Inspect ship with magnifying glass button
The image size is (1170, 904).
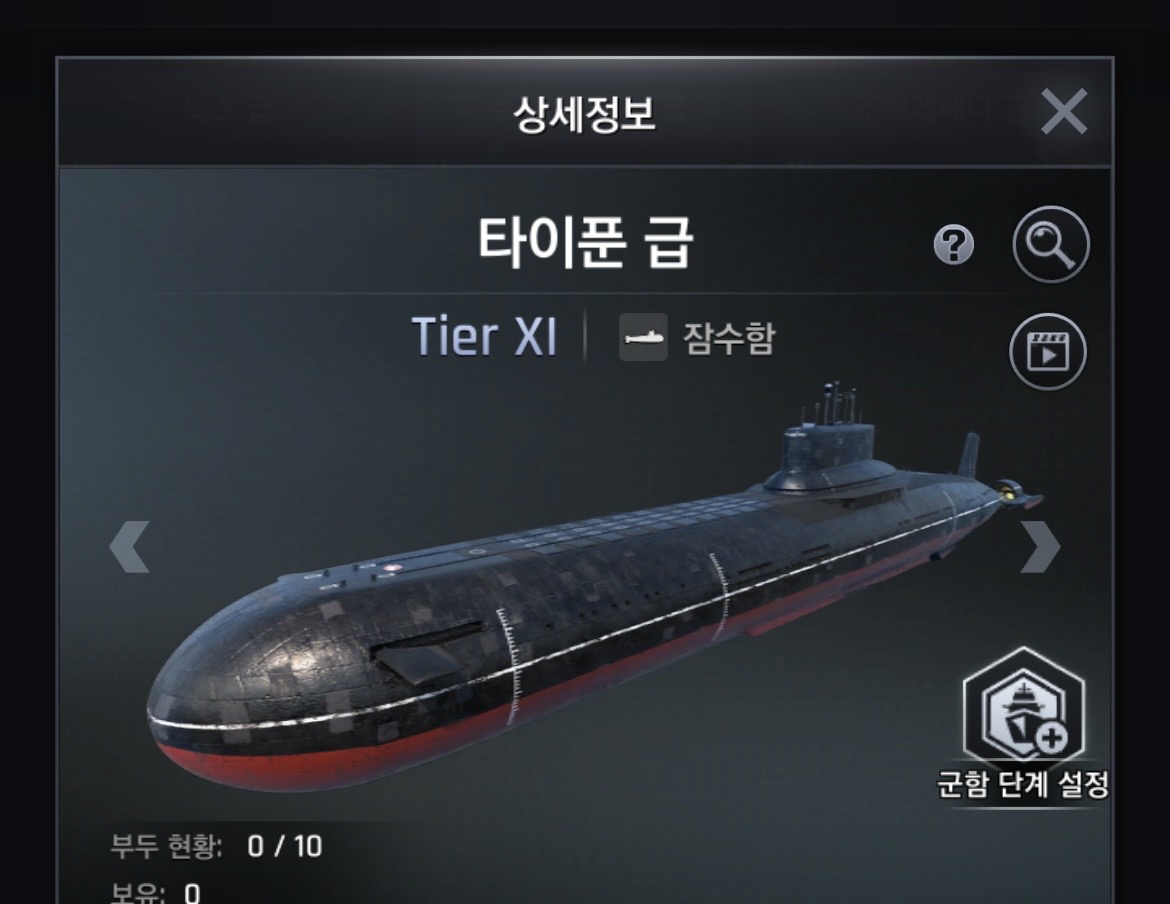[1050, 244]
